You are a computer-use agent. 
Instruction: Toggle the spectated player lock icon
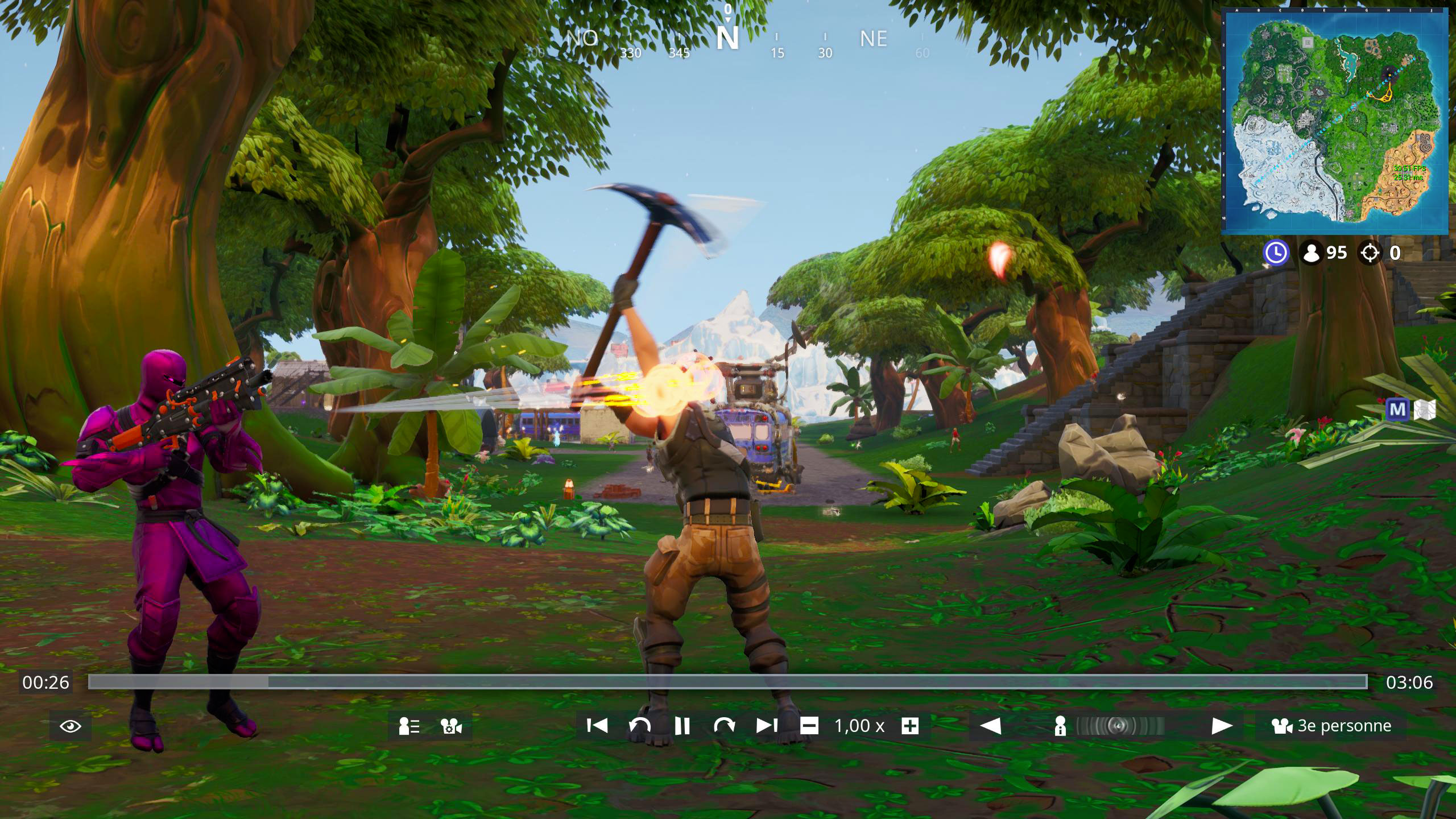point(1061,726)
